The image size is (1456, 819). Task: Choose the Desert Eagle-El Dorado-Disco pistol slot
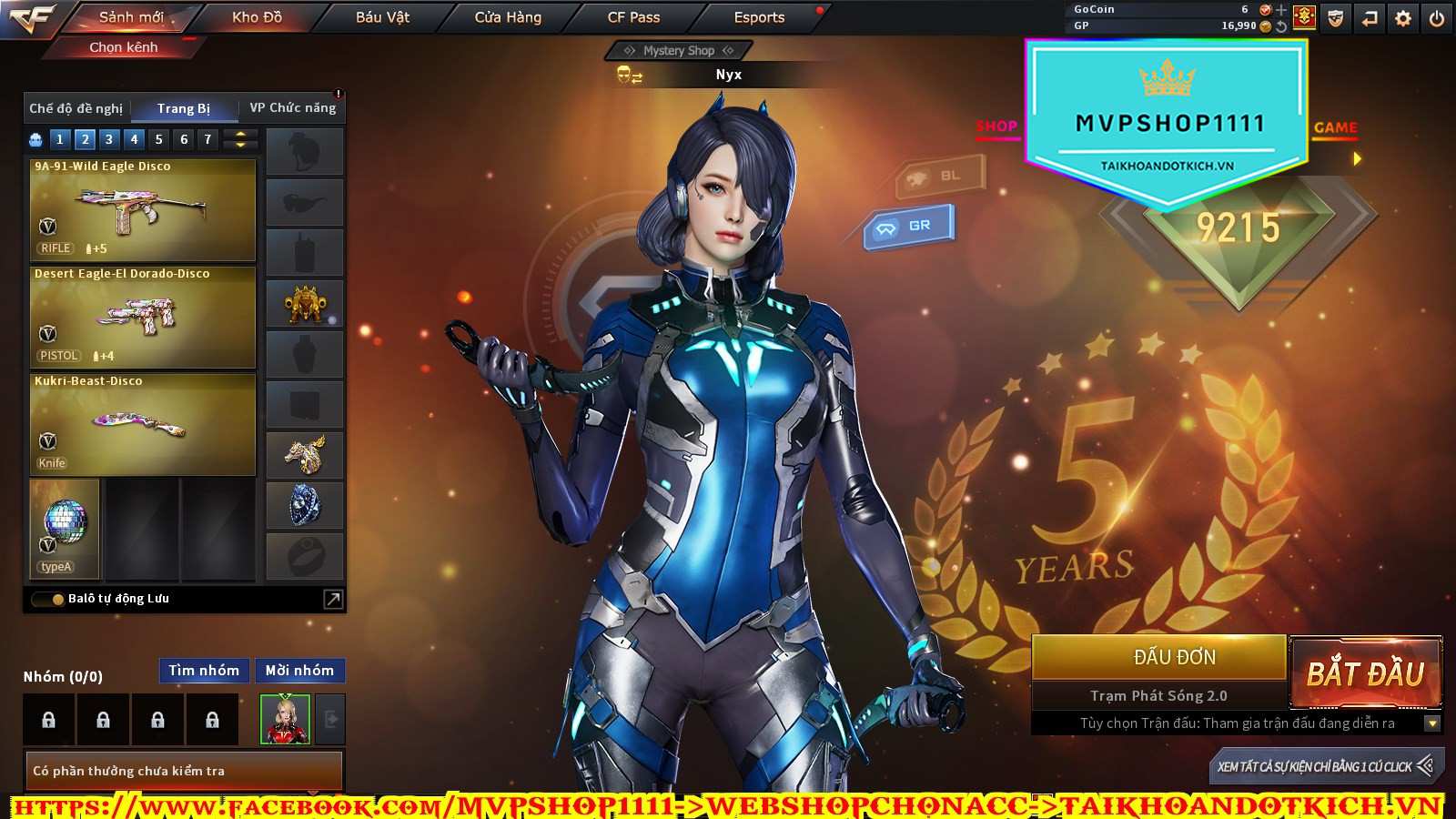tap(143, 318)
